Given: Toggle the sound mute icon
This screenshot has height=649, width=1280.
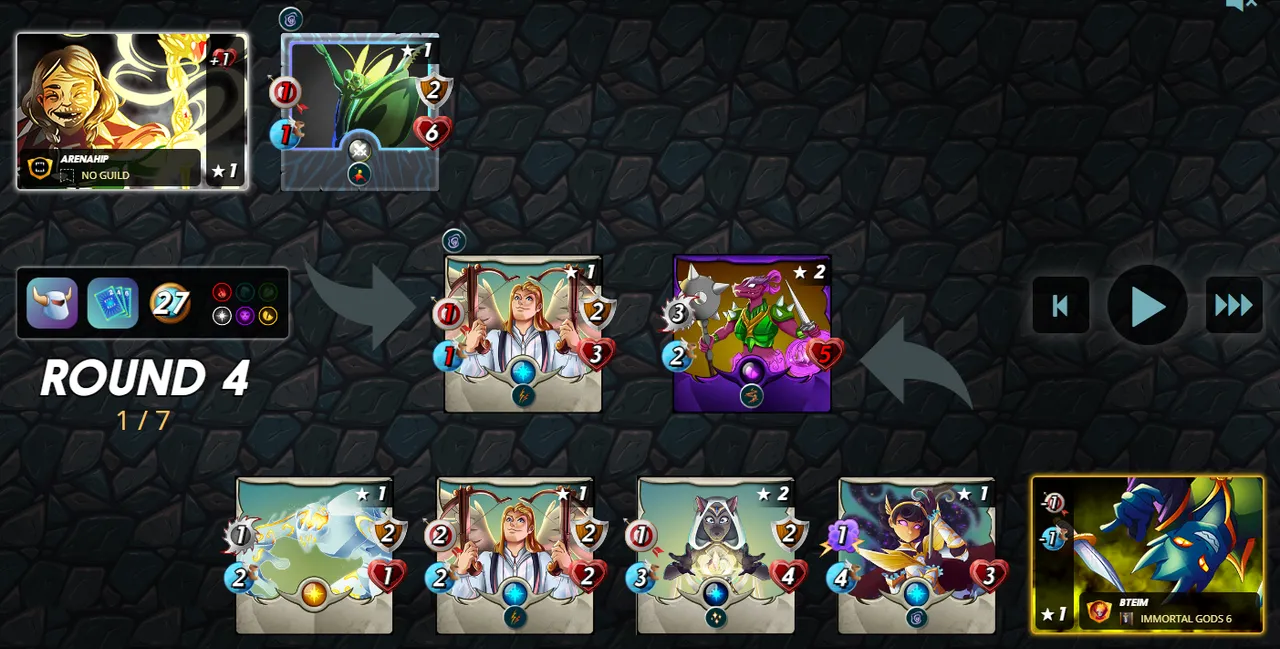Looking at the screenshot, I should [1241, 5].
